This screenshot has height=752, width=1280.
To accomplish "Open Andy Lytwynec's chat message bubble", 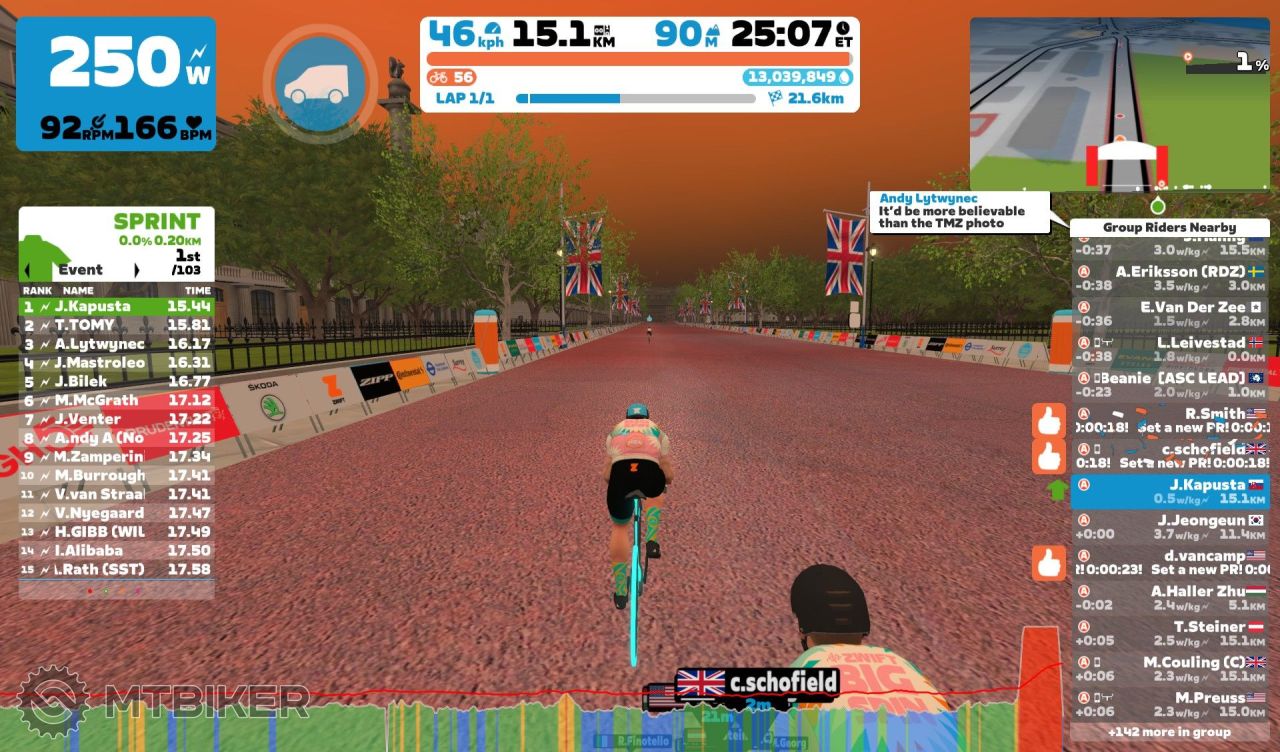I will coord(959,212).
